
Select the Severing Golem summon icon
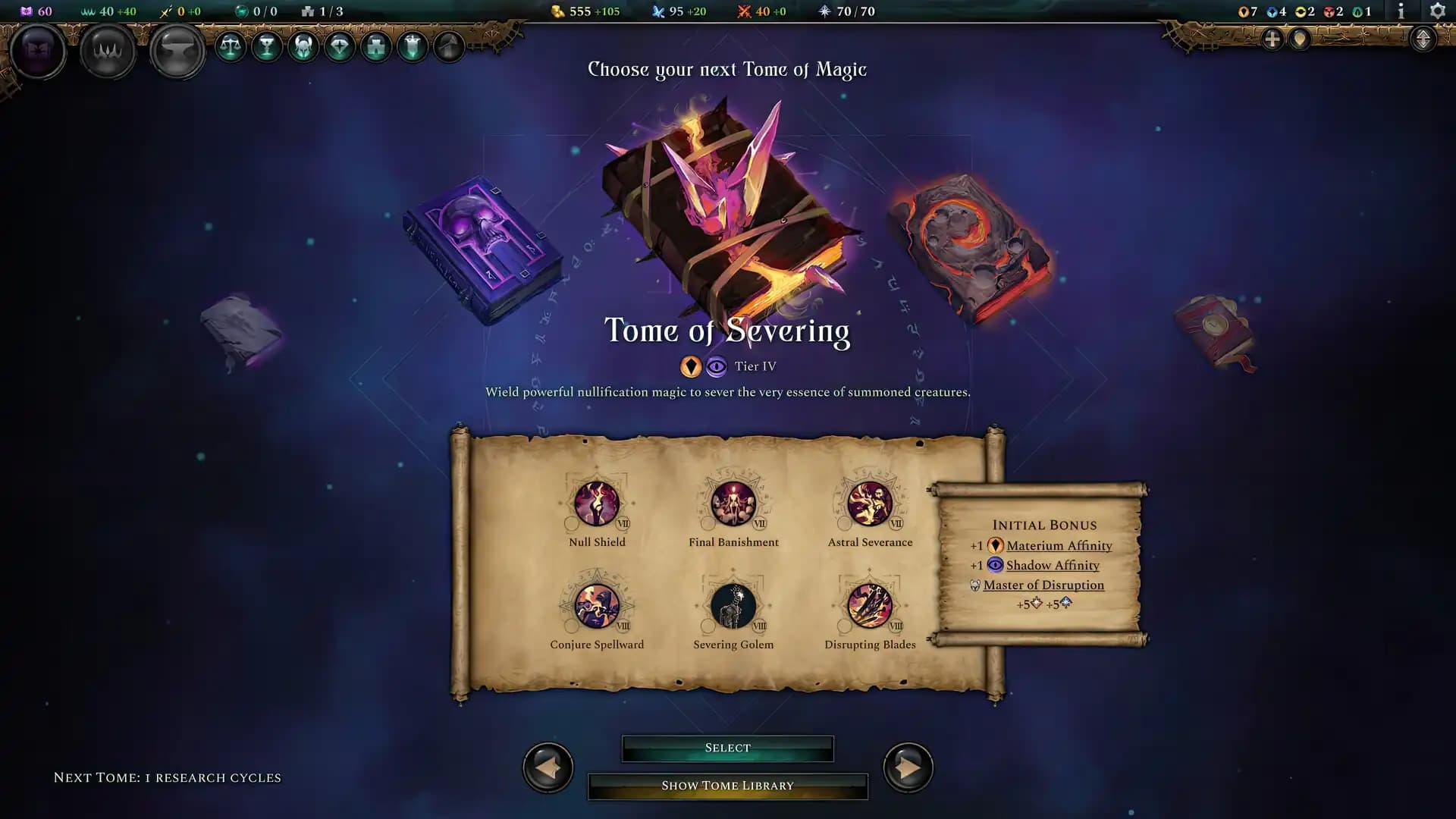[733, 607]
